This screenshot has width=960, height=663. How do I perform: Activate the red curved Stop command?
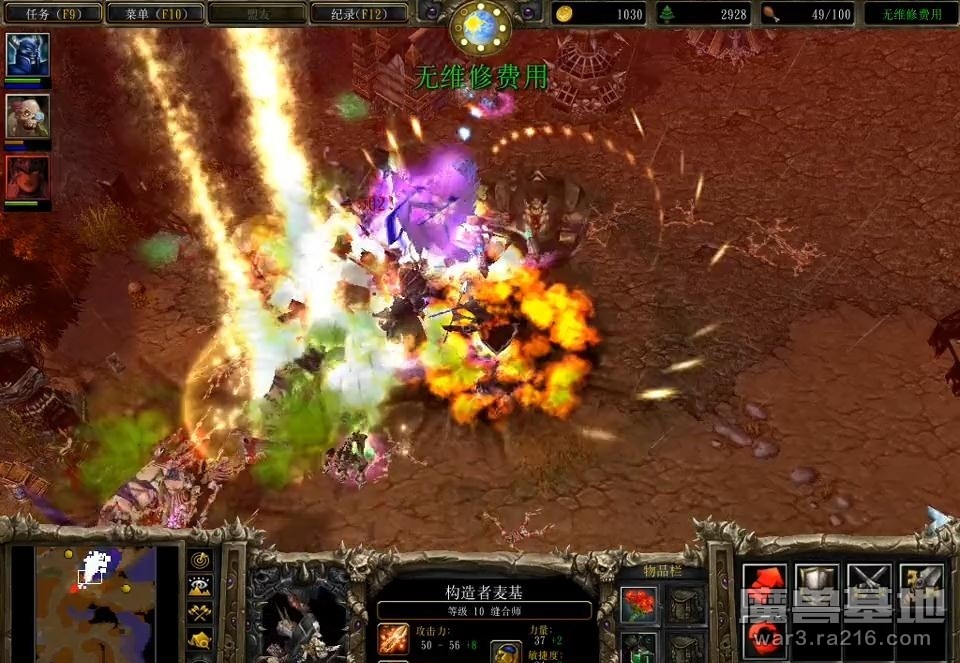(764, 637)
